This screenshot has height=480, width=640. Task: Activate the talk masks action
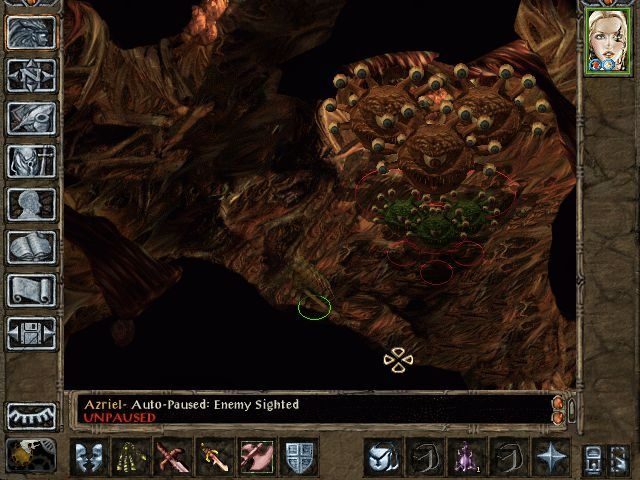point(89,457)
